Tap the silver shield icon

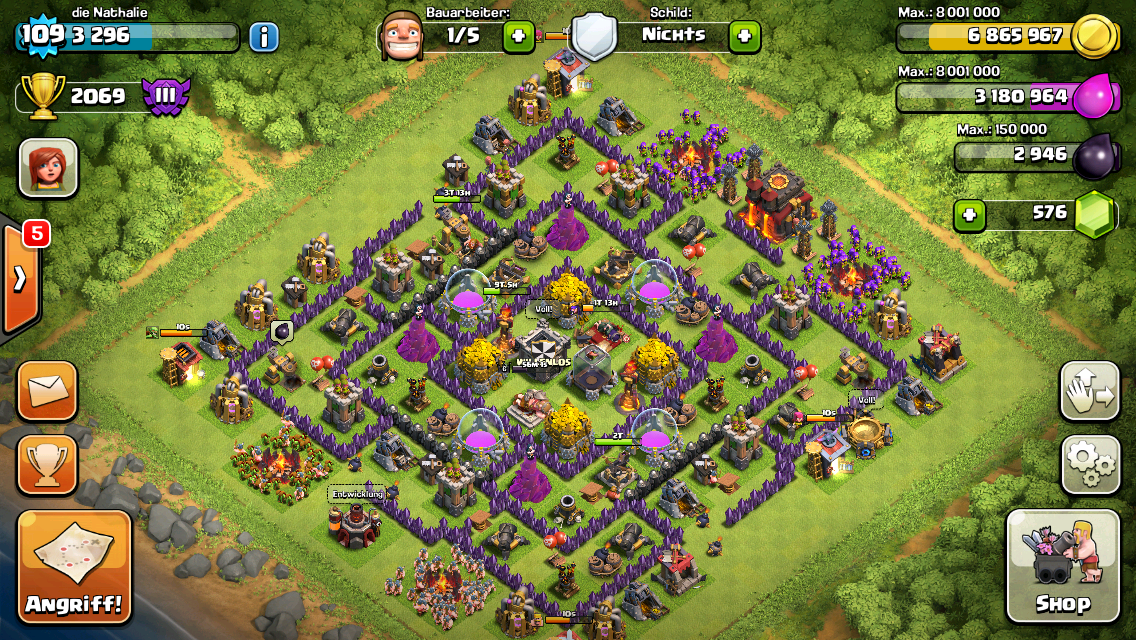pos(594,36)
